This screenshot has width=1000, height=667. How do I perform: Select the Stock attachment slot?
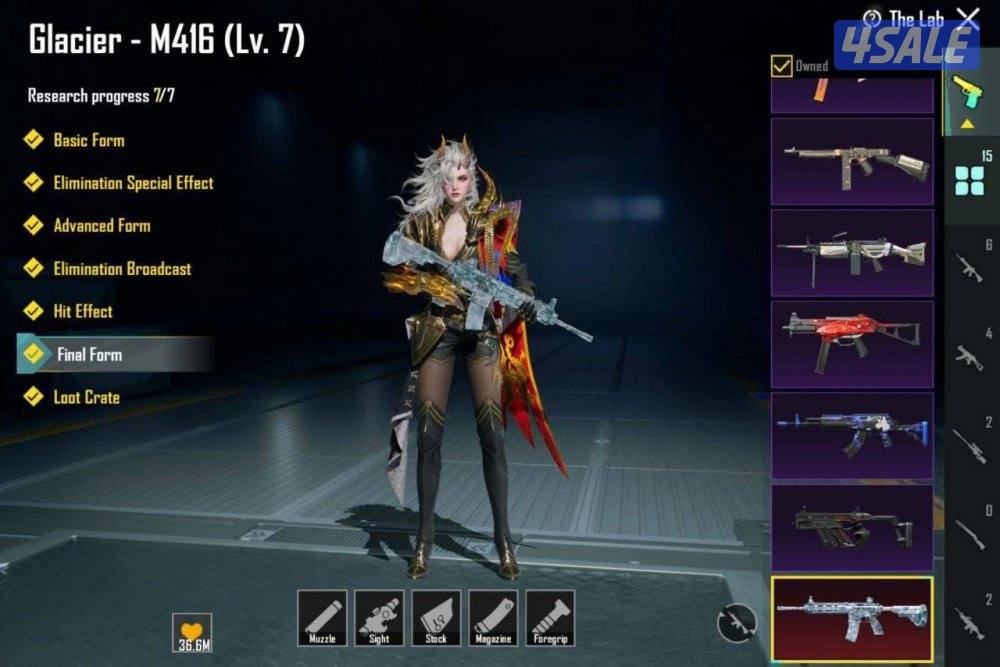[436, 617]
